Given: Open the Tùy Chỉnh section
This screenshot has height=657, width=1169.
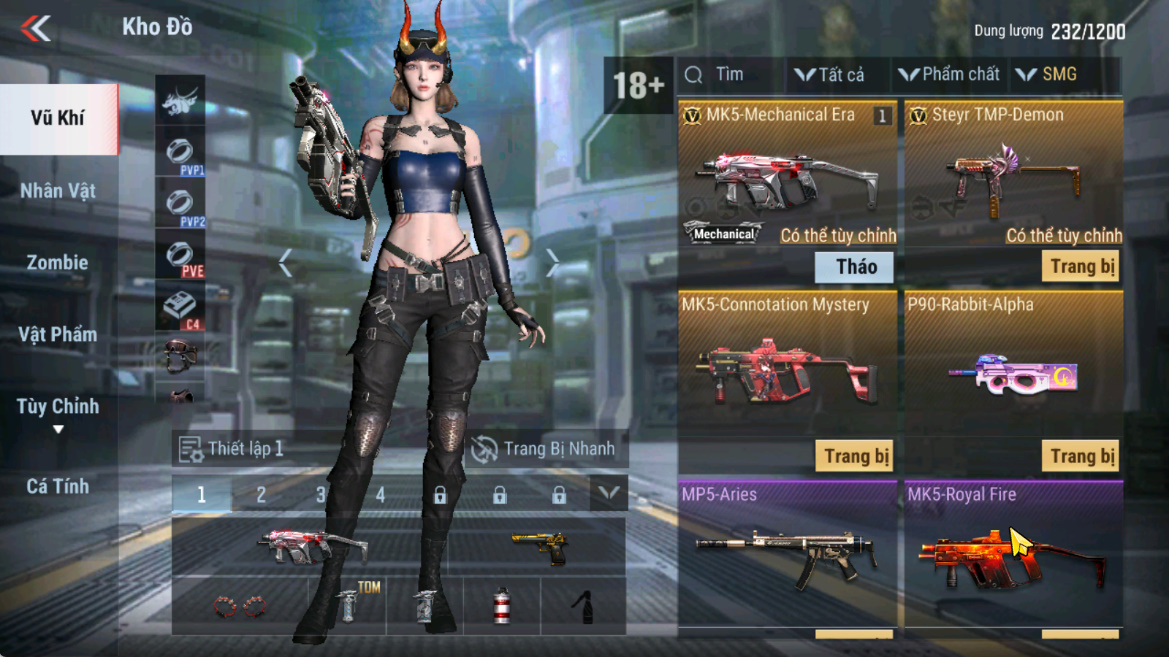Looking at the screenshot, I should tap(58, 408).
